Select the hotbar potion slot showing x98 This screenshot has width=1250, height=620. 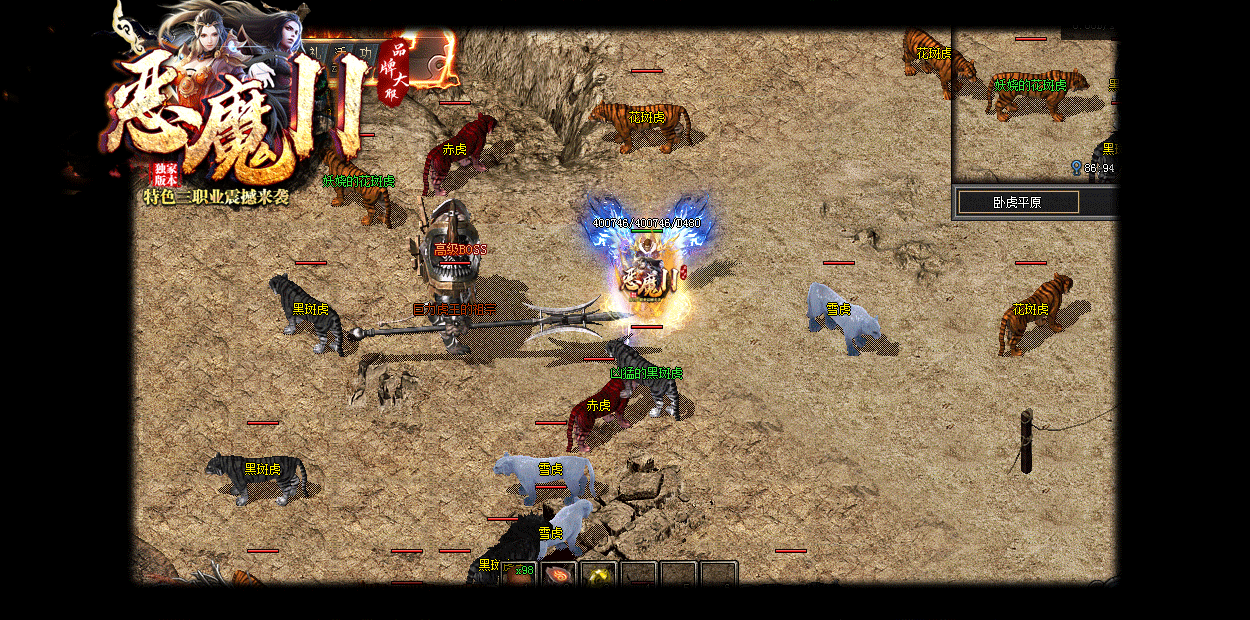[x=519, y=573]
